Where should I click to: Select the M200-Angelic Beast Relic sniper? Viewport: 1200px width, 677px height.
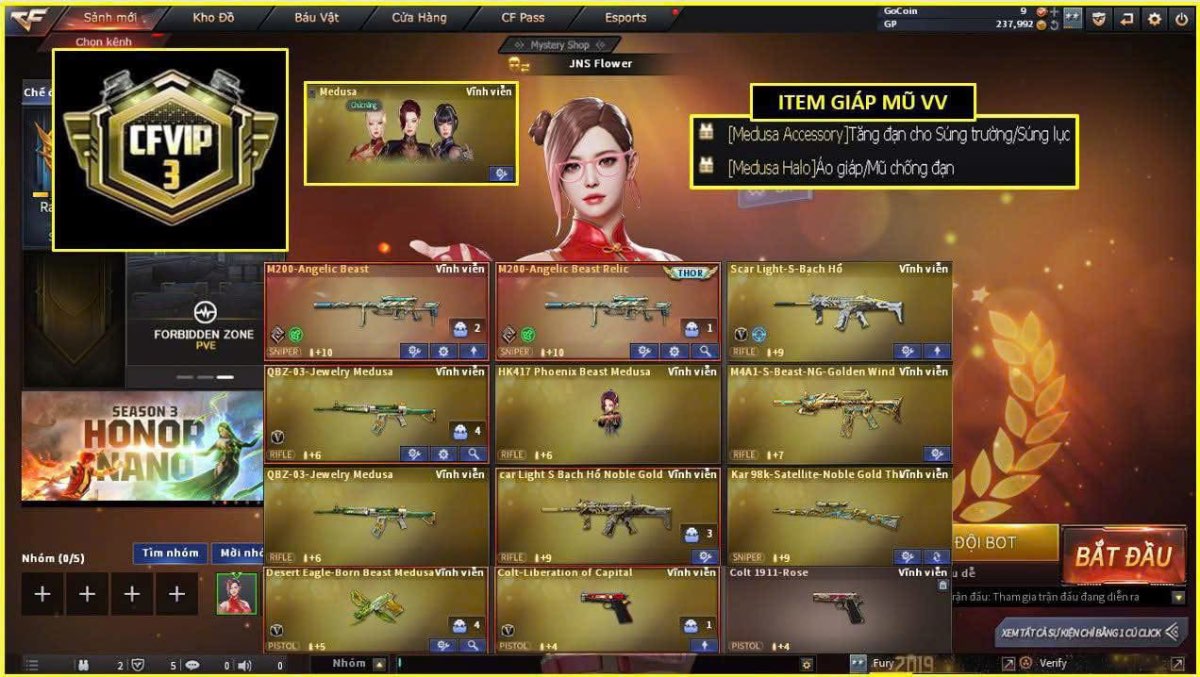(x=608, y=311)
